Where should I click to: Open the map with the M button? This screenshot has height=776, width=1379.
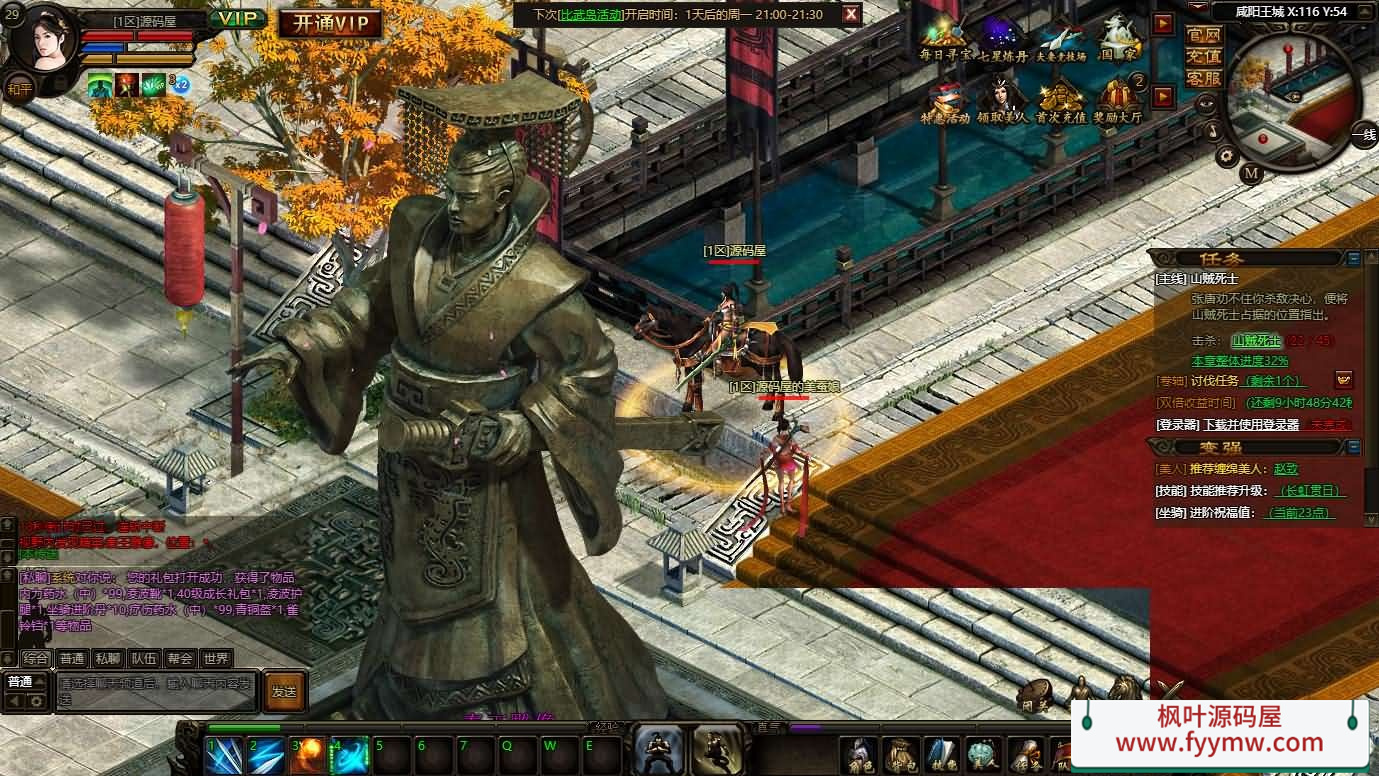(1251, 173)
